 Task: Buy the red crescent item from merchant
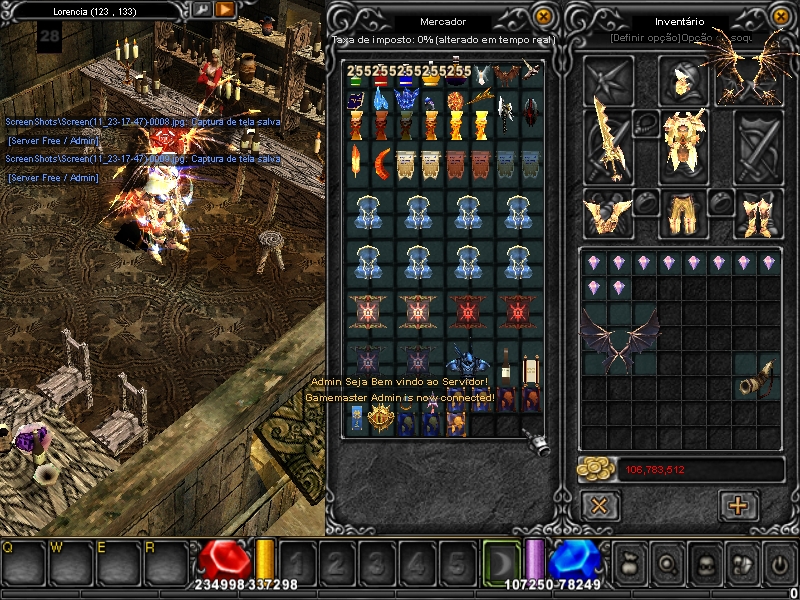click(383, 160)
